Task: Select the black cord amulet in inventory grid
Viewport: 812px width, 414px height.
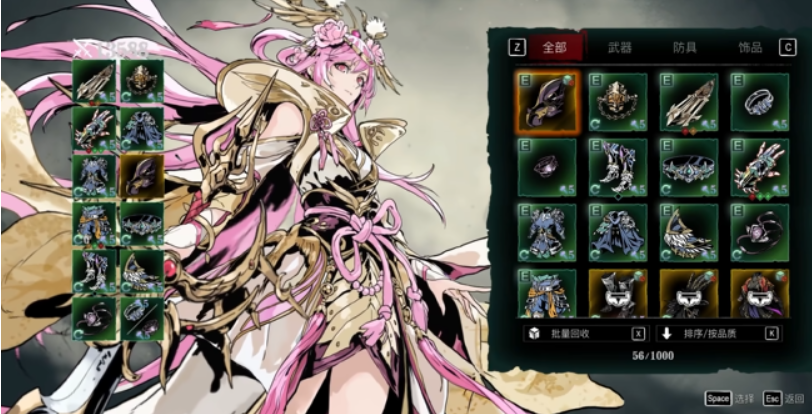Action: 759,231
